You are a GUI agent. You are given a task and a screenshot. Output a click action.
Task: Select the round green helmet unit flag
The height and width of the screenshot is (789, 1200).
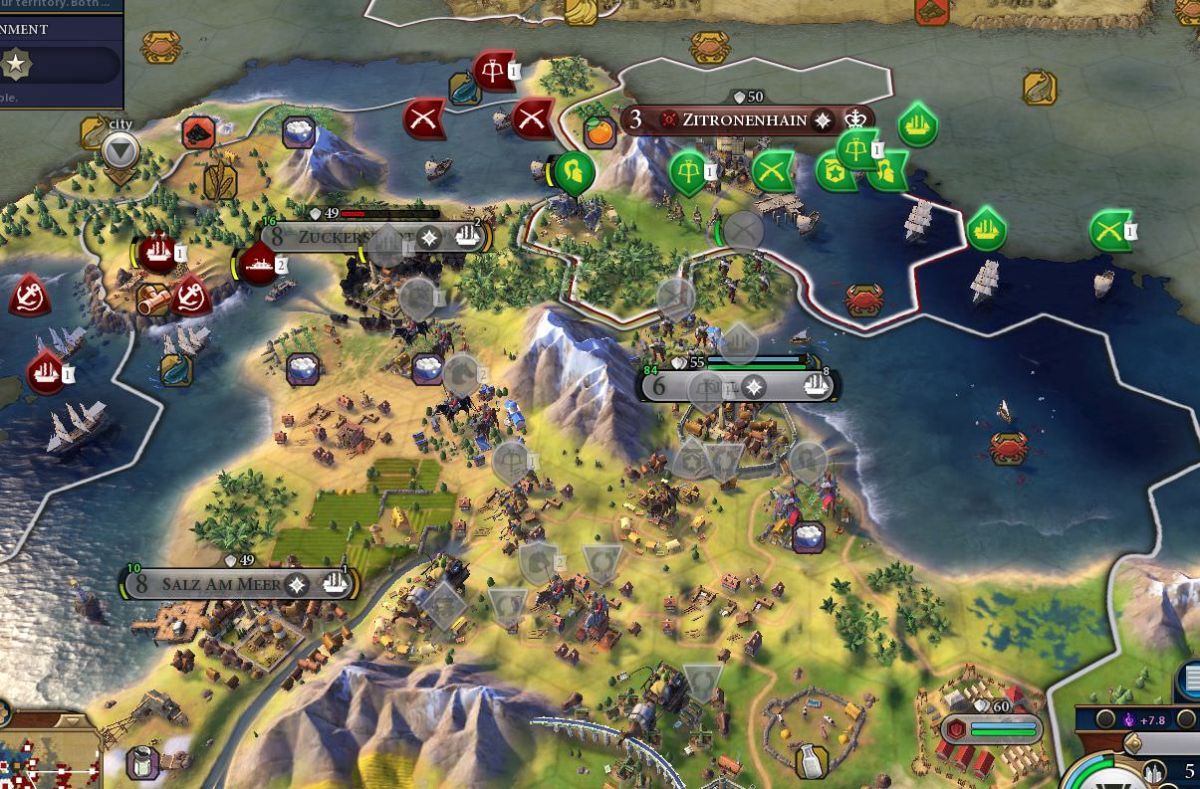574,173
